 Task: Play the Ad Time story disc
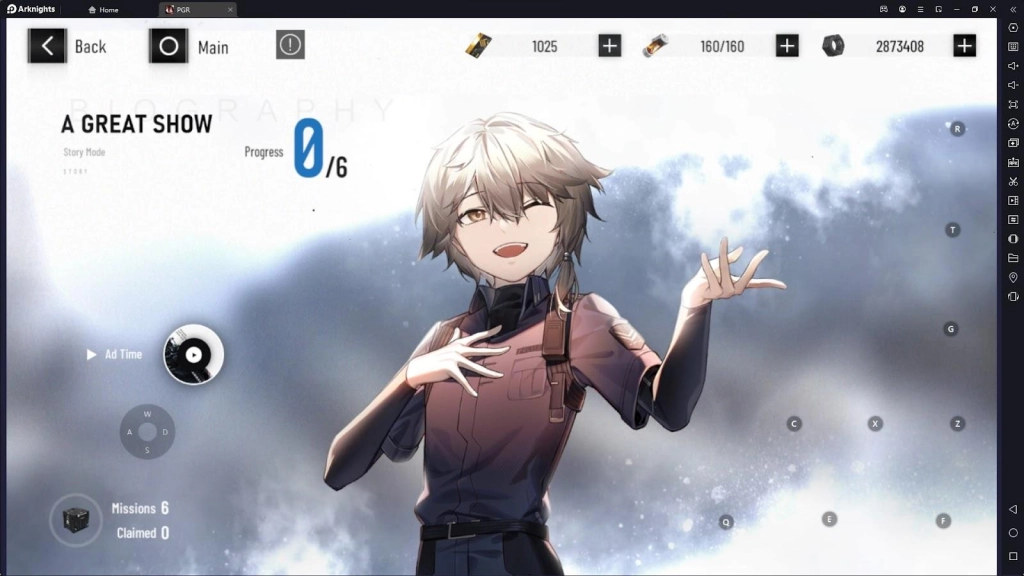(193, 354)
